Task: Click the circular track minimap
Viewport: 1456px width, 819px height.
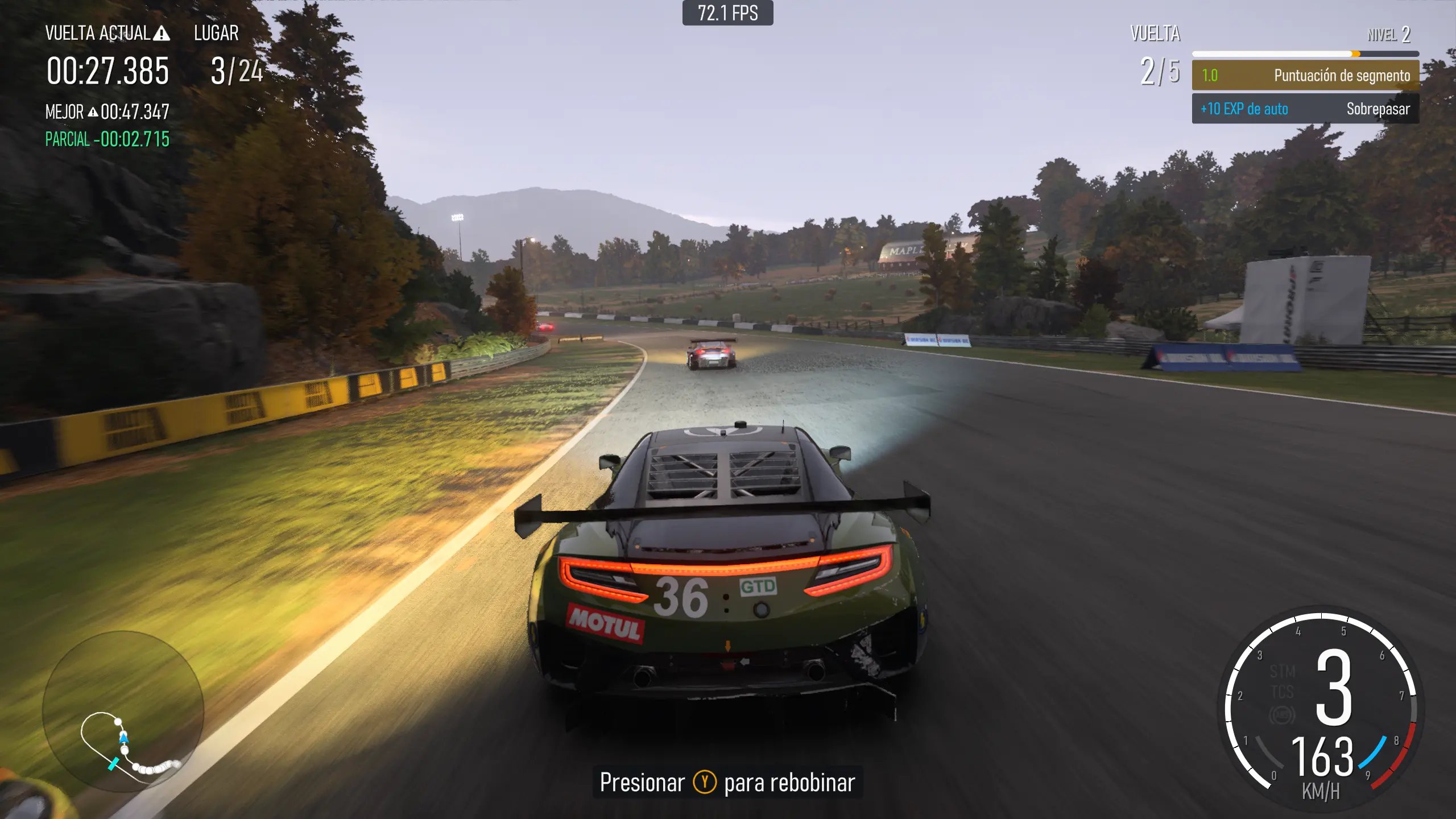Action: point(123,711)
